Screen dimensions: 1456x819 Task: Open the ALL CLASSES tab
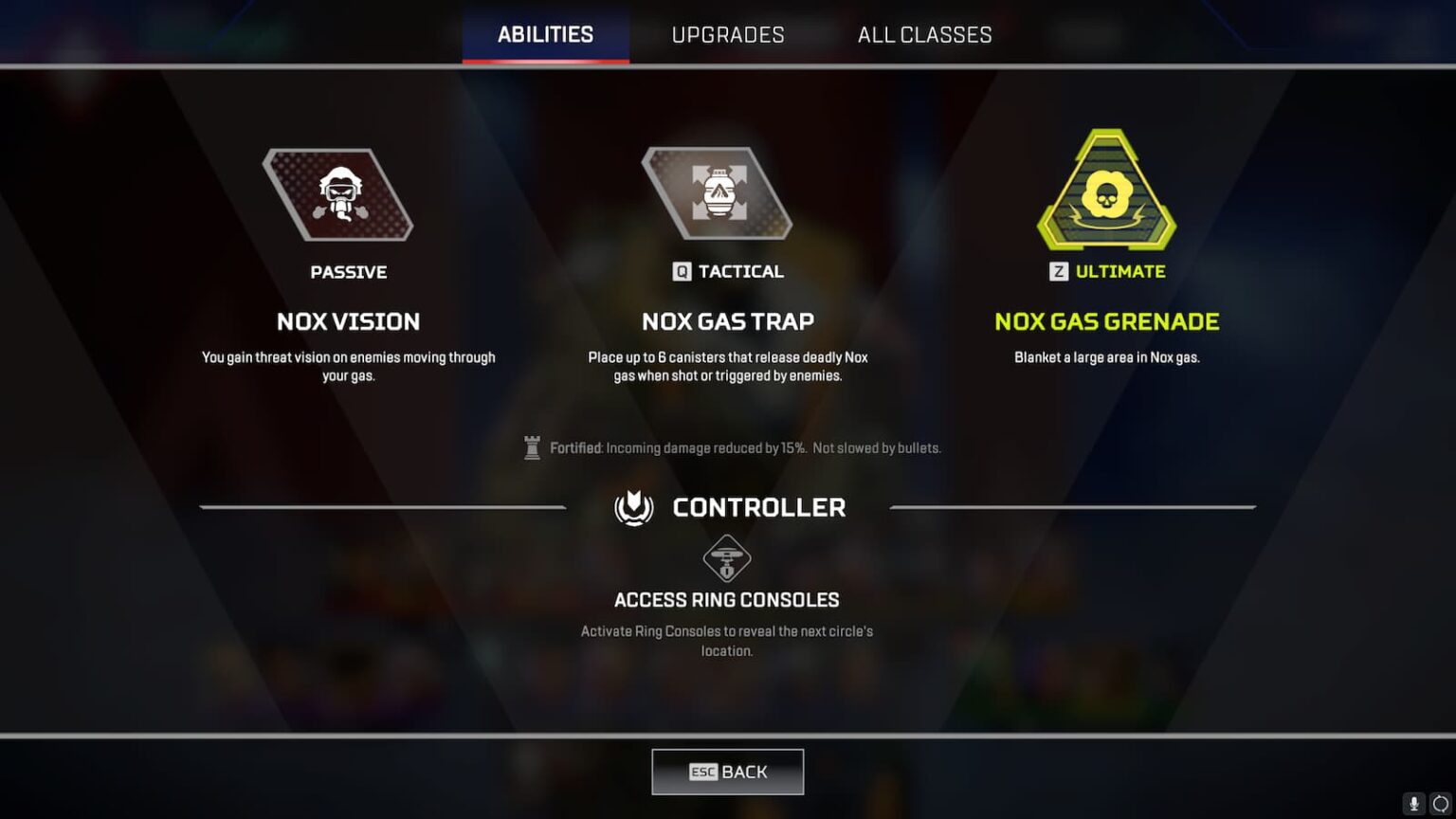(924, 34)
